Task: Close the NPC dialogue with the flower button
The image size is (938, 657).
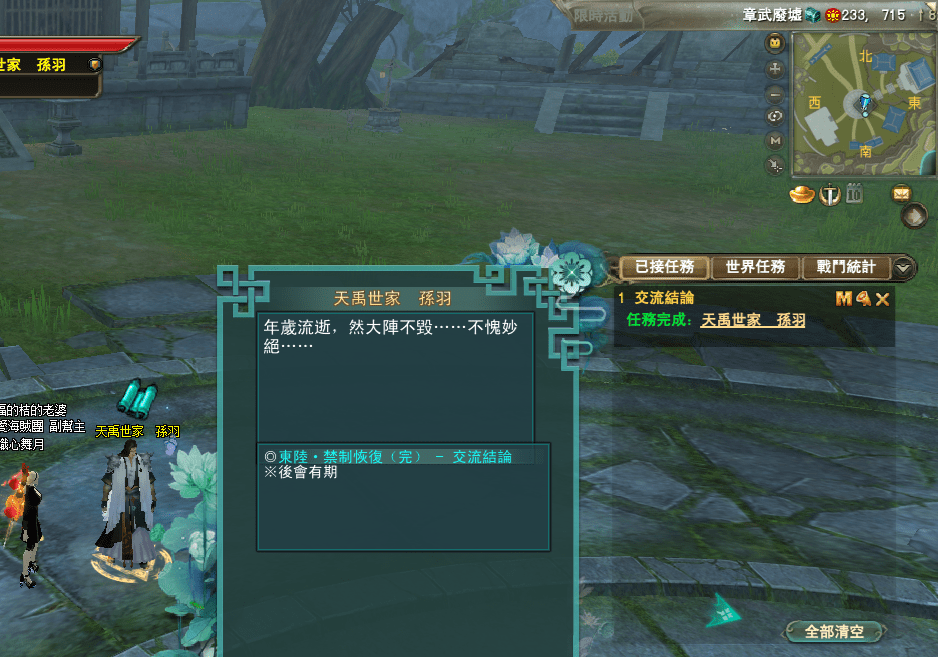Action: tap(572, 270)
